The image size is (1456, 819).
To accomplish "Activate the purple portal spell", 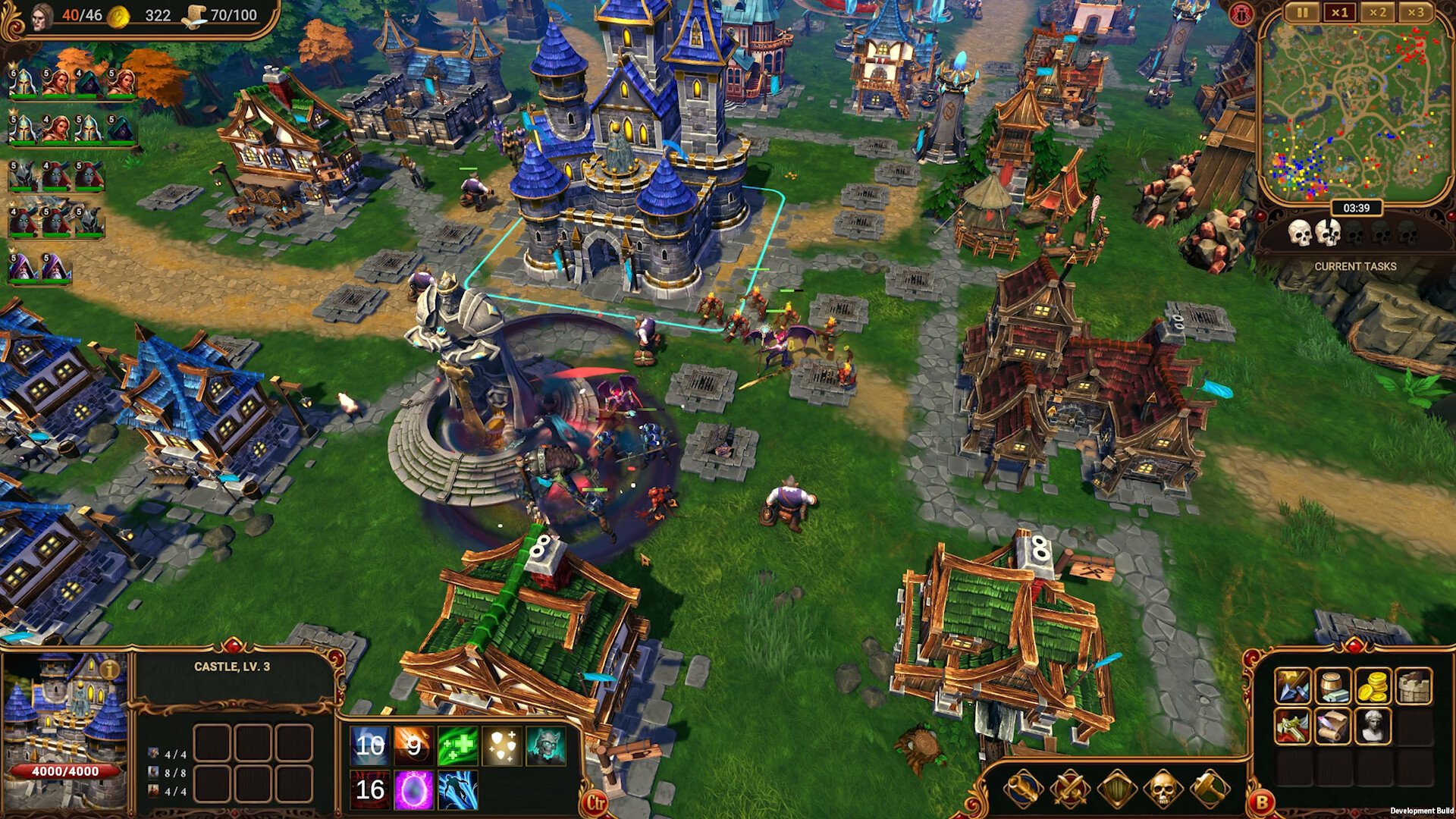I will tap(413, 790).
